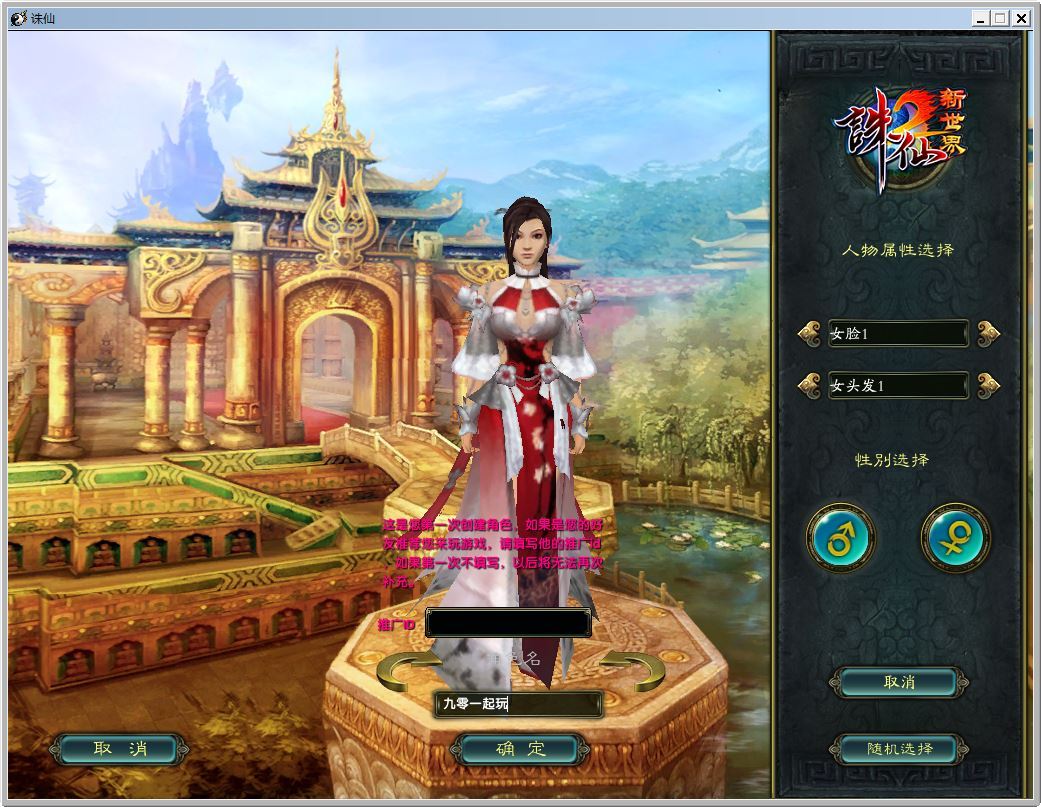Image resolution: width=1041 pixels, height=807 pixels.
Task: Select the male gender icon
Action: 840,538
